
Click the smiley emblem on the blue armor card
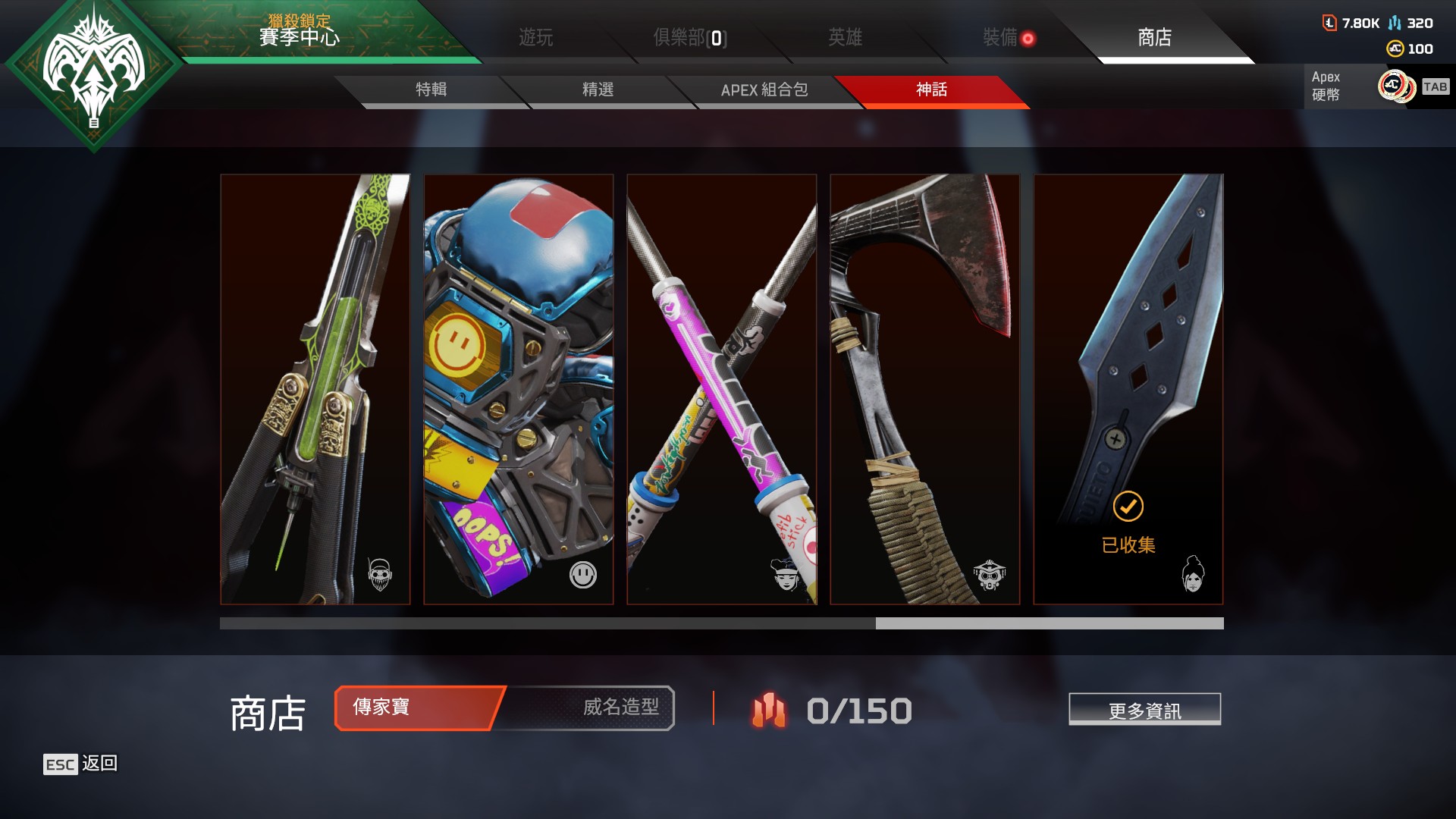click(x=582, y=575)
